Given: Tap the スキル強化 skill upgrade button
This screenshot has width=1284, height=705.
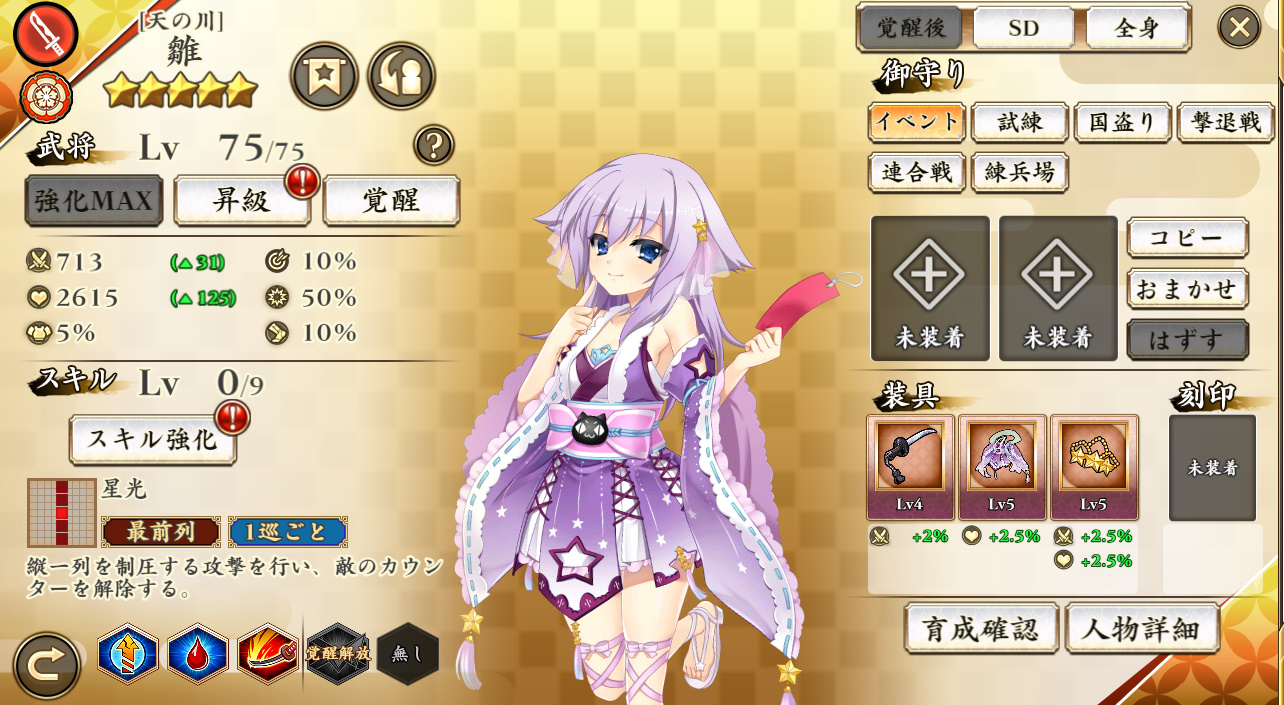Looking at the screenshot, I should click(x=153, y=439).
